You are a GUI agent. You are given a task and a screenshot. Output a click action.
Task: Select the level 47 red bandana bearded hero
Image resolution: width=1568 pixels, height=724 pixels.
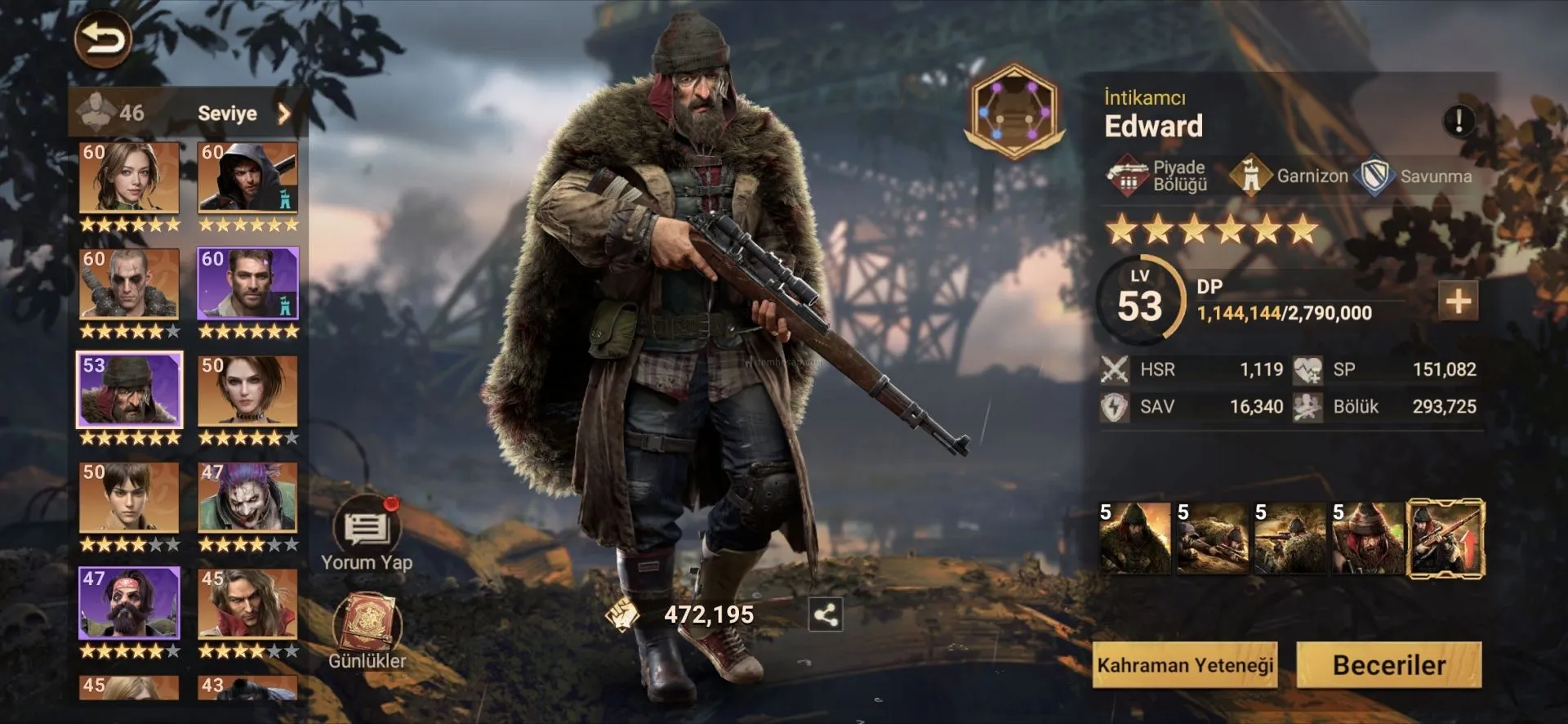[129, 604]
